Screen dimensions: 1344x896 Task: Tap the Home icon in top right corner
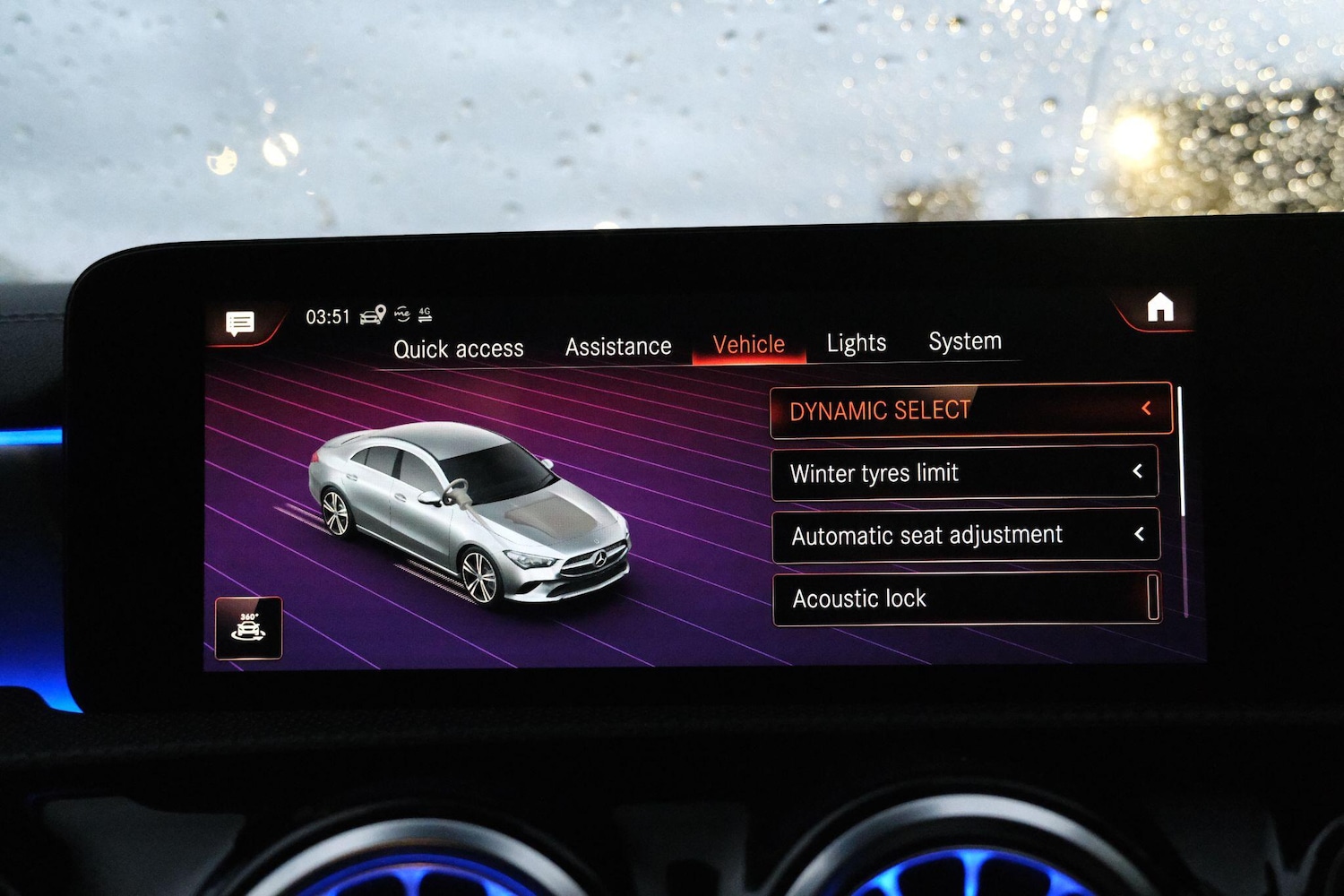[x=1159, y=308]
